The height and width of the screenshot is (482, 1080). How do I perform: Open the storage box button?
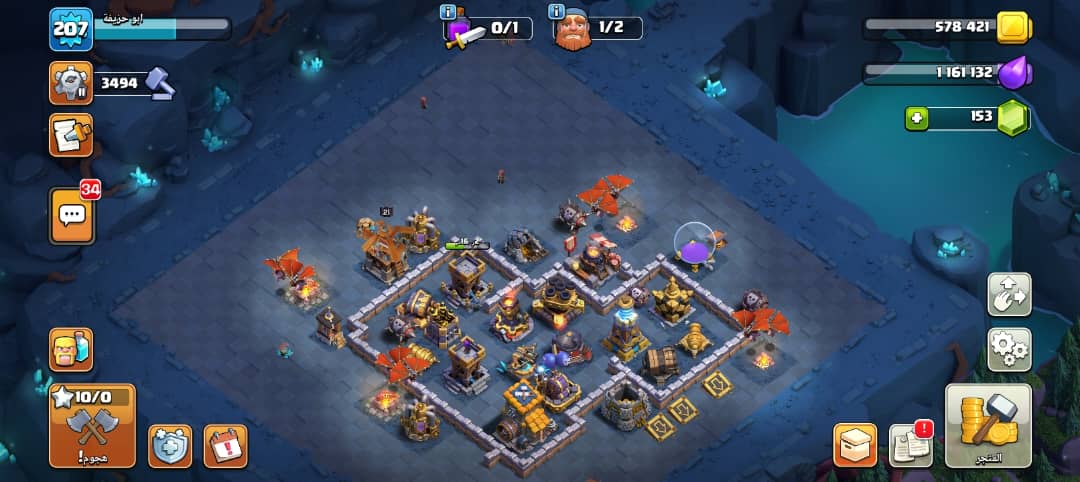(x=855, y=446)
